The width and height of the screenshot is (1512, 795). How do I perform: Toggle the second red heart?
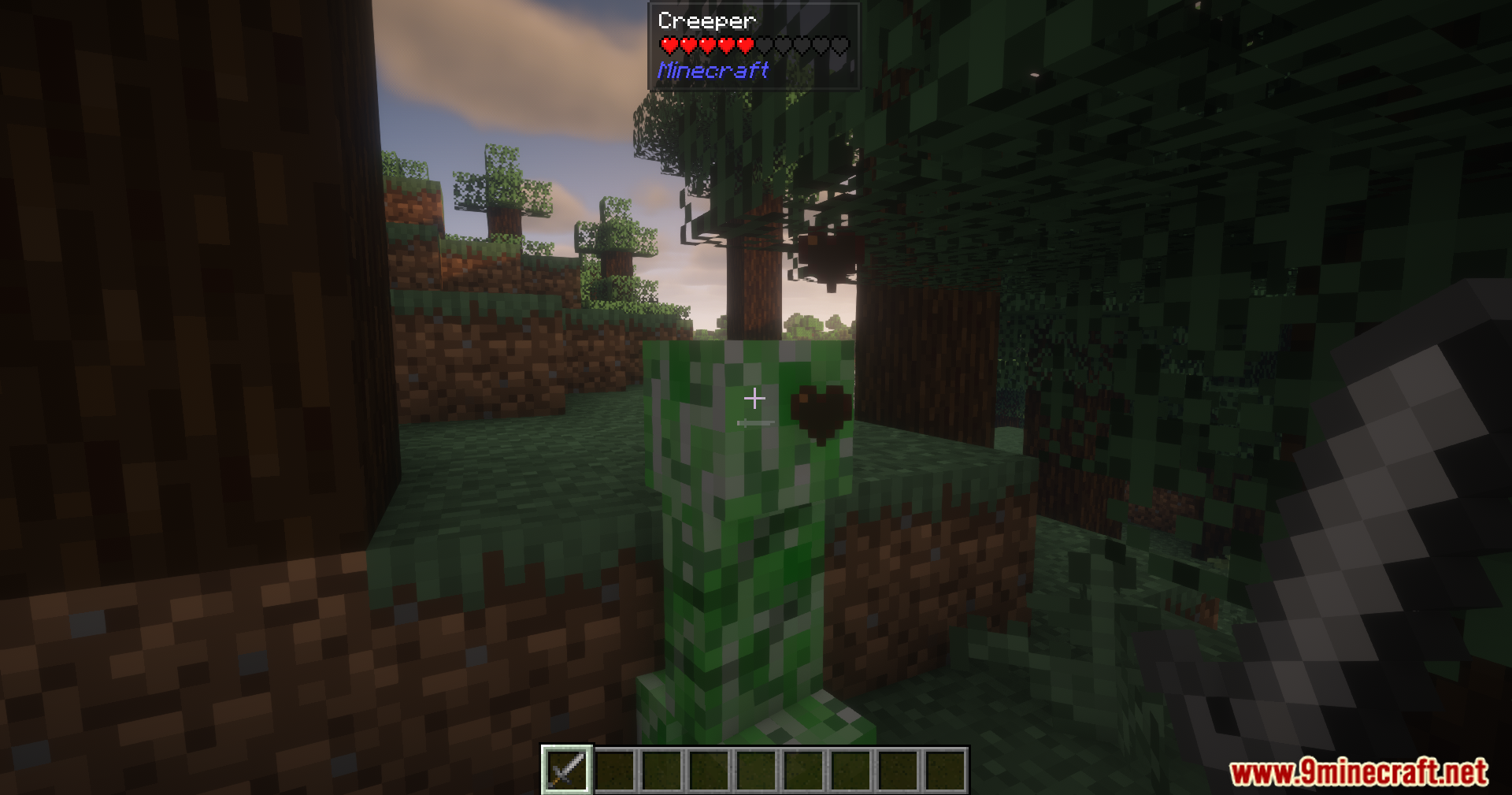tap(689, 45)
